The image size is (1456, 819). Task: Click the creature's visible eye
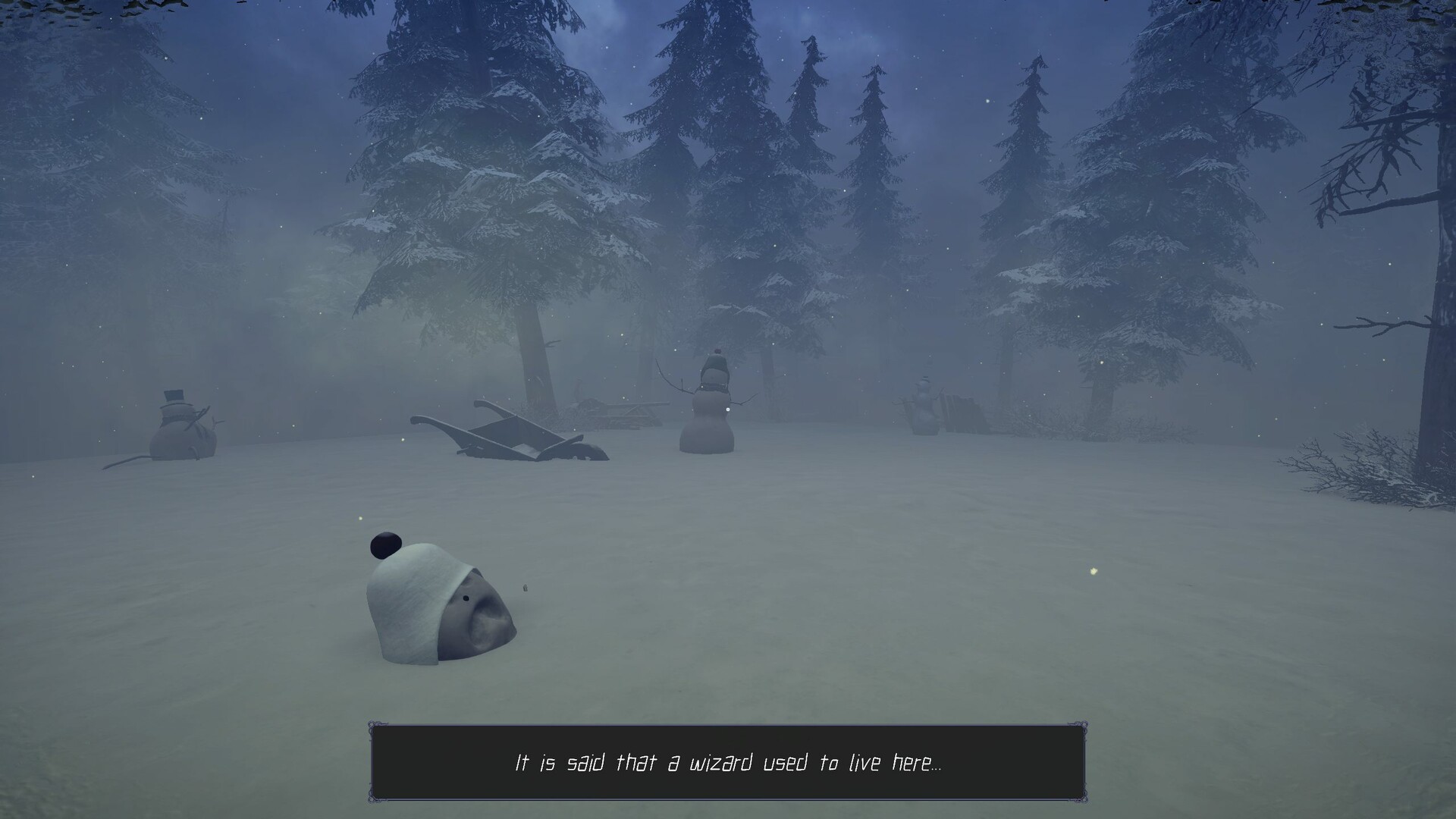pyautogui.click(x=466, y=598)
